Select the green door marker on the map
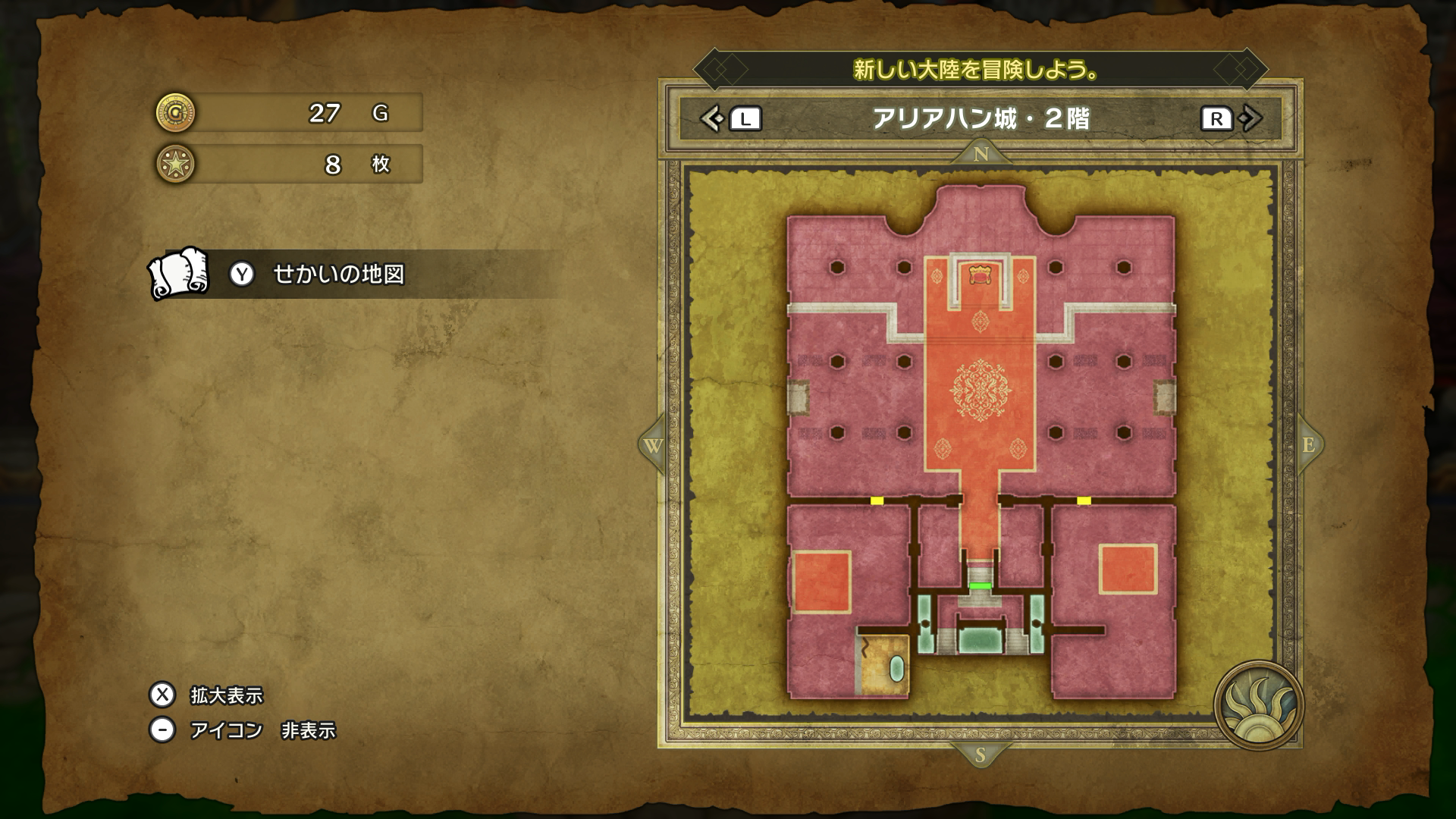 coord(981,585)
